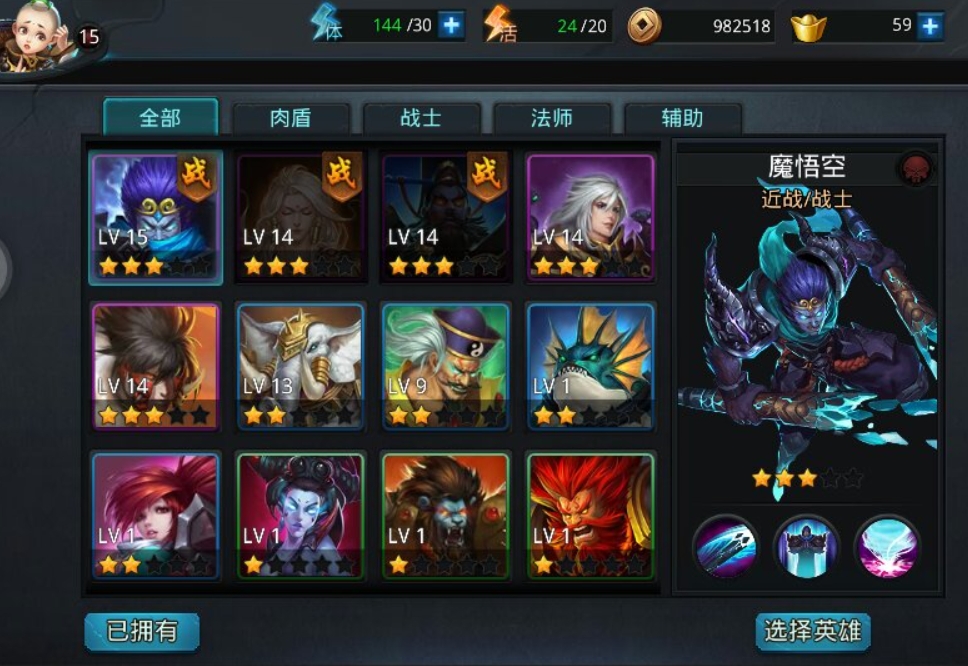Pick the red lion demon hero
Viewport: 968px width, 666px height.
click(x=590, y=515)
